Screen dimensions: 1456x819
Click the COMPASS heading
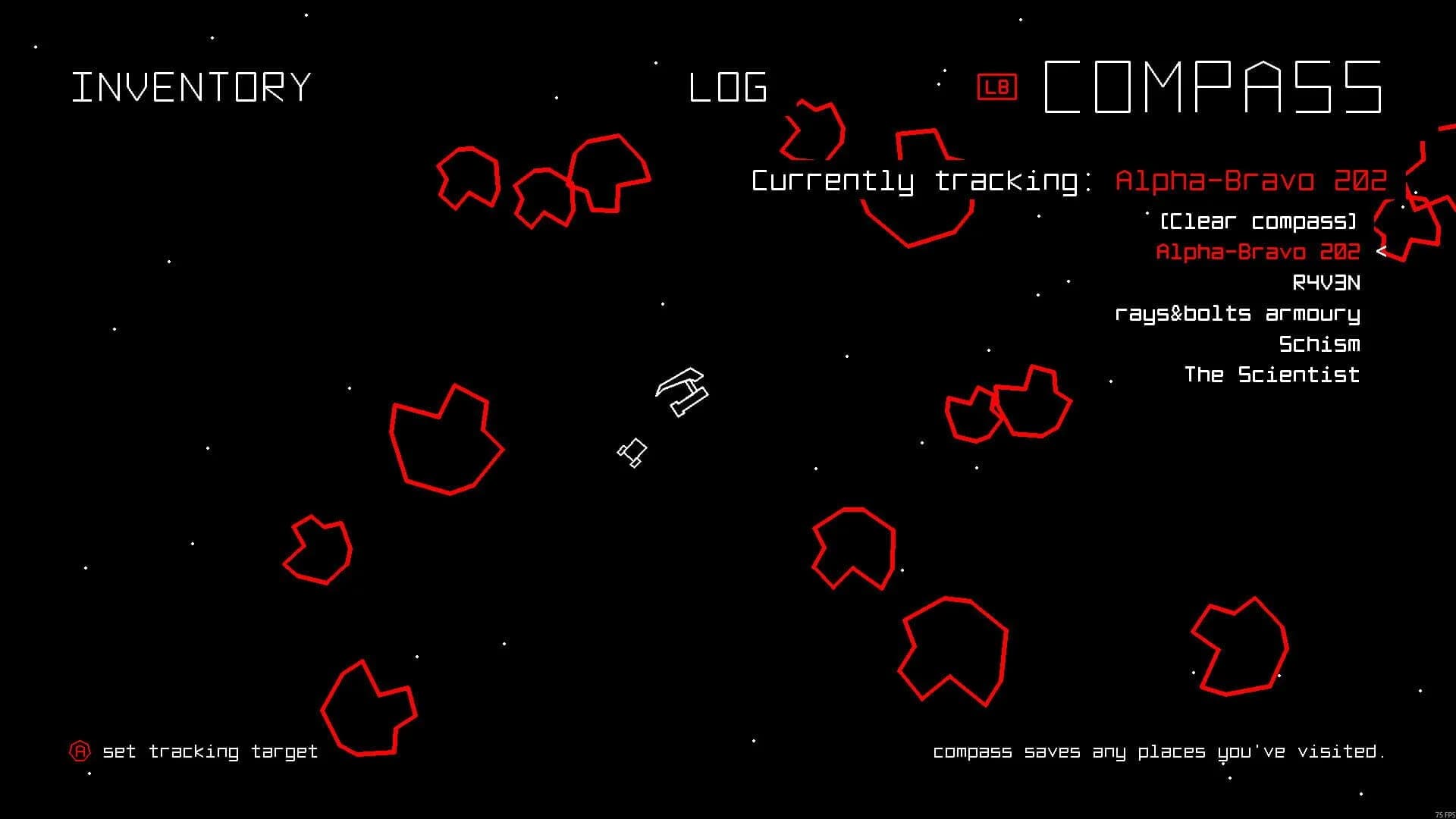point(1212,86)
